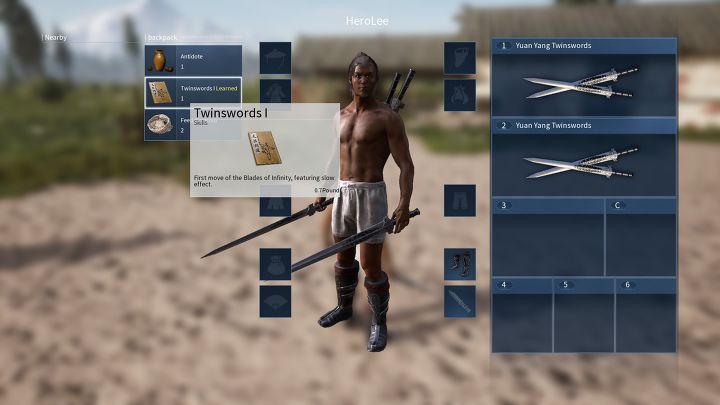720x405 pixels.
Task: Click the empty slot labeled C
Action: point(640,237)
